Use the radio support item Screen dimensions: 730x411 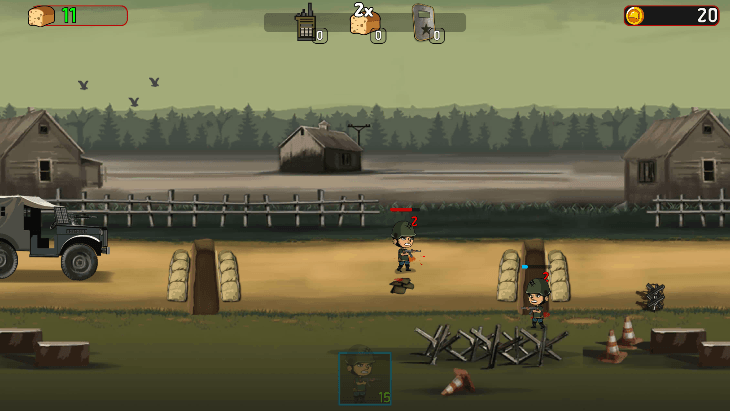pyautogui.click(x=306, y=23)
